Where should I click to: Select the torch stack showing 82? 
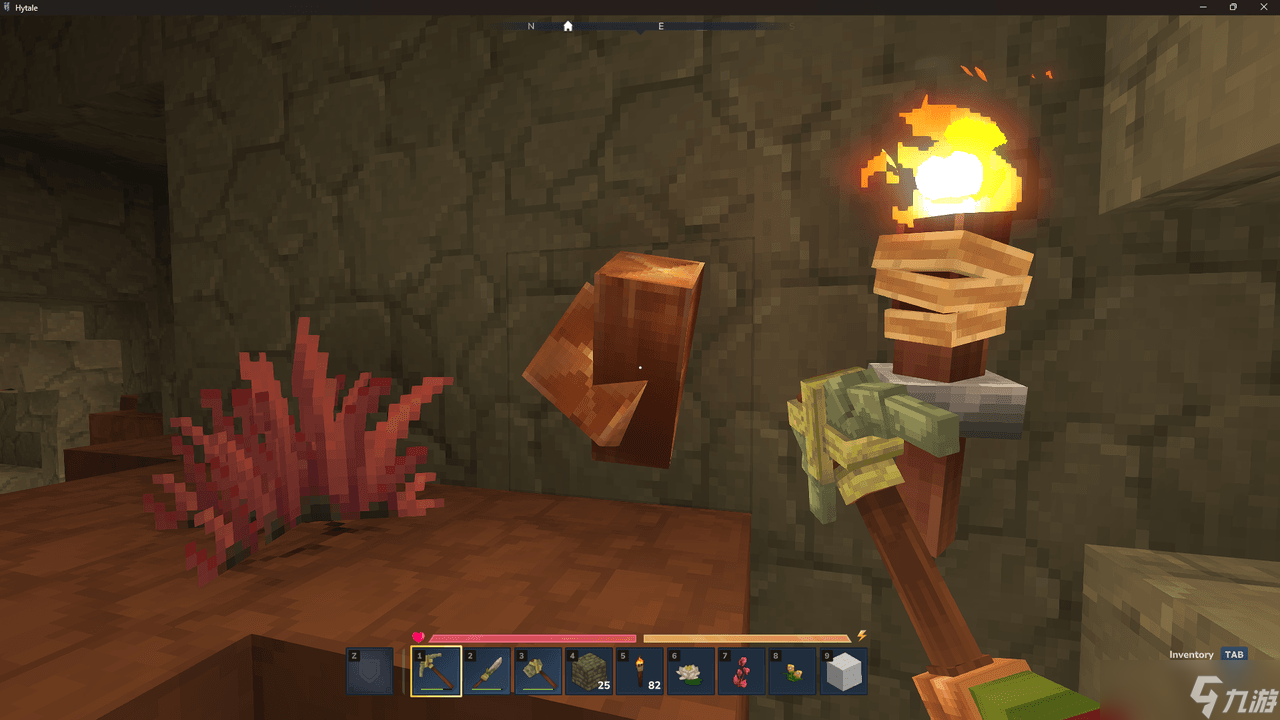(640, 670)
